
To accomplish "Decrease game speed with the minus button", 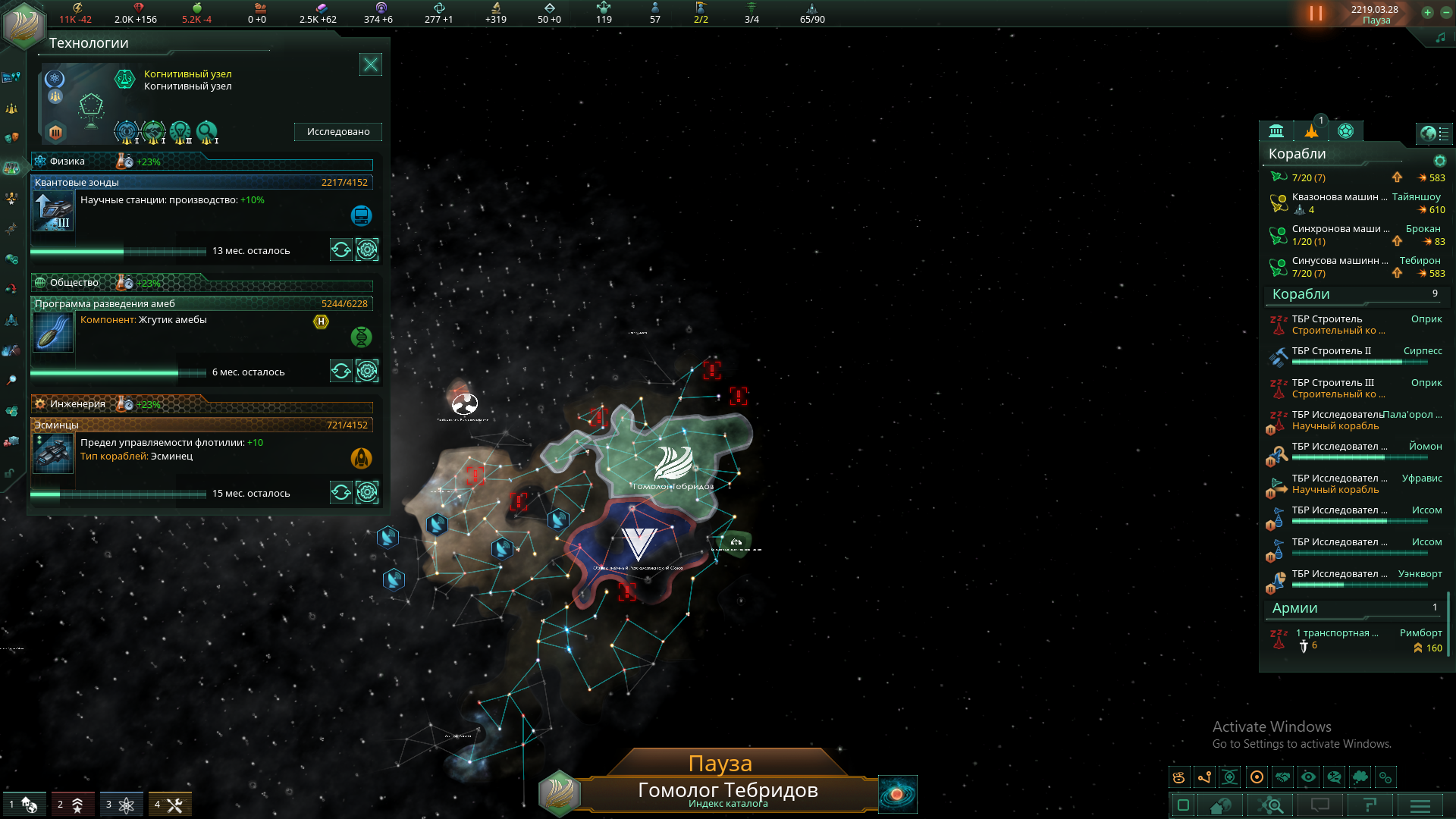I will [x=1446, y=12].
